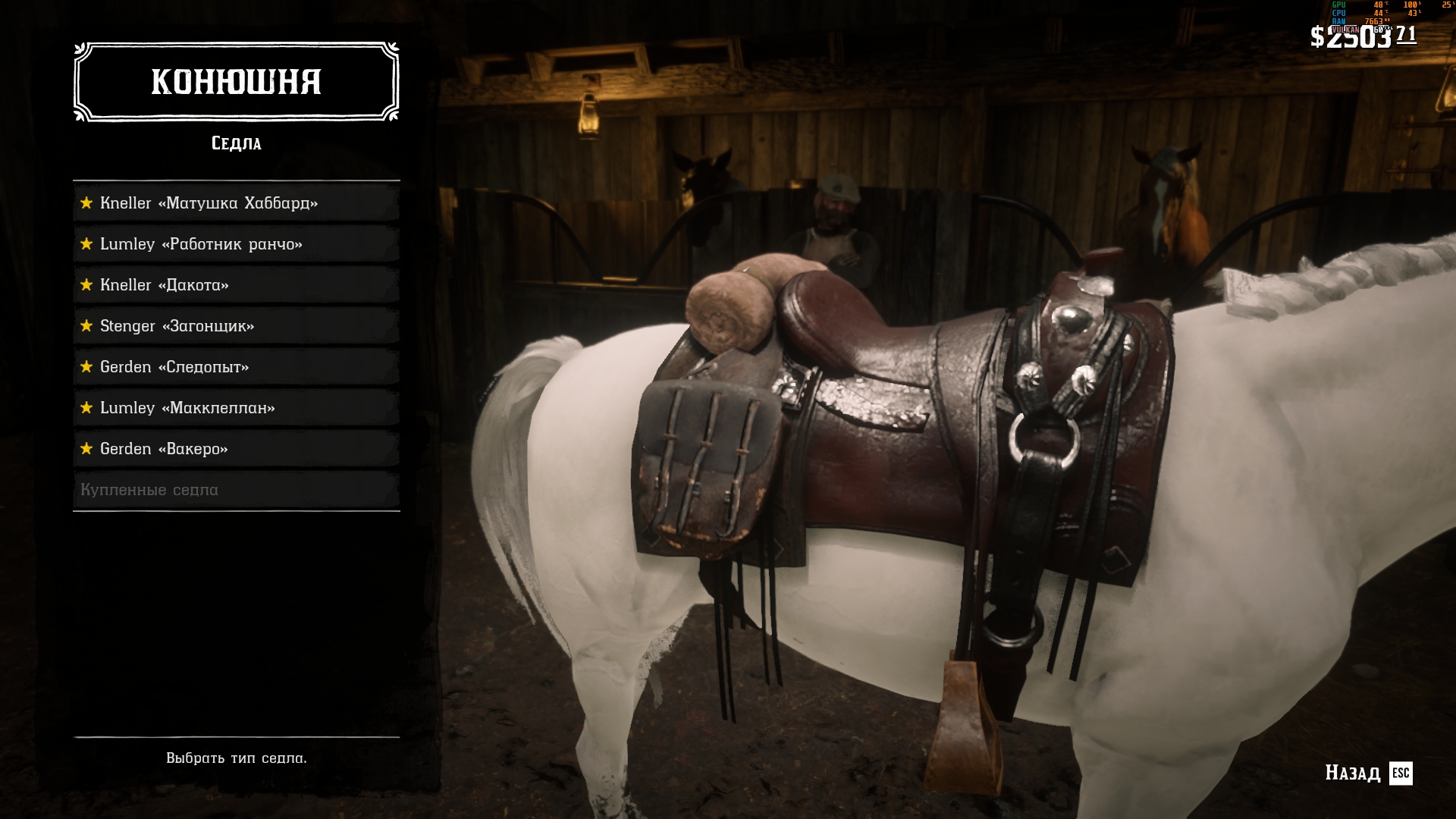
Task: Select the Kneller «Матушка Хаббард» saddle
Action: (x=236, y=203)
